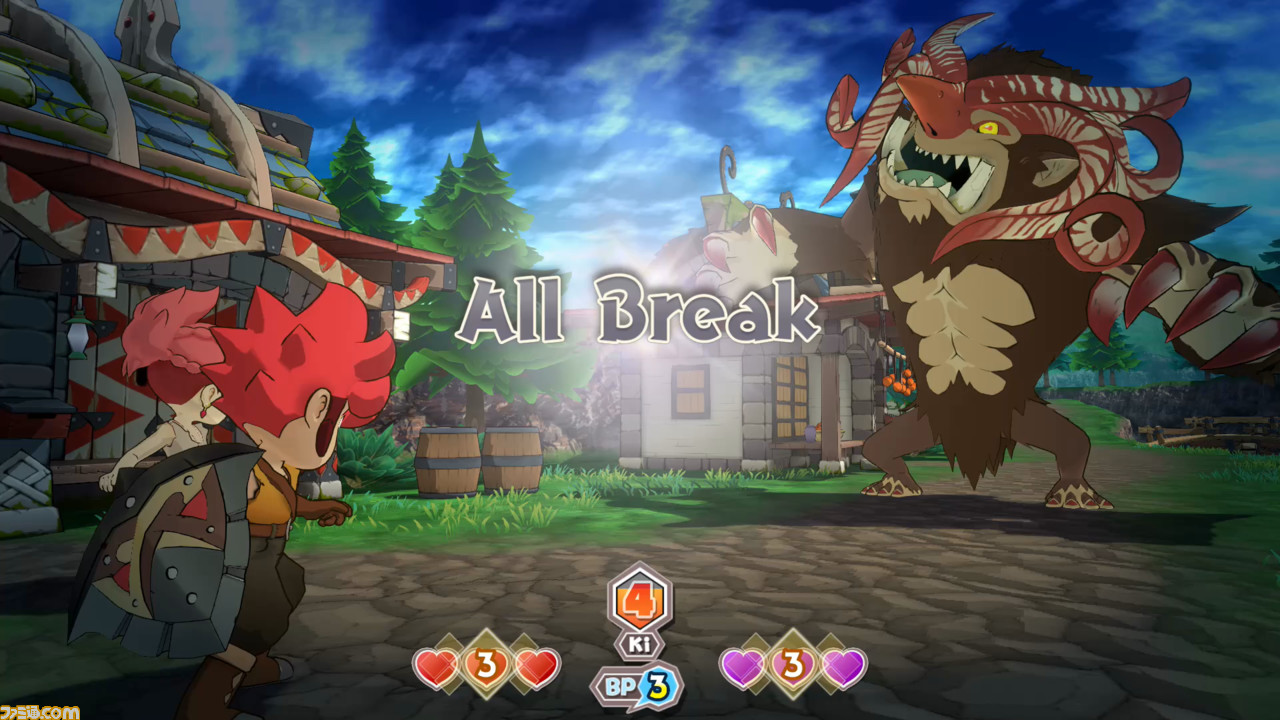Viewport: 1280px width, 720px height.
Task: Expand the orange 4 inside the Ki hexagon
Action: [x=640, y=600]
